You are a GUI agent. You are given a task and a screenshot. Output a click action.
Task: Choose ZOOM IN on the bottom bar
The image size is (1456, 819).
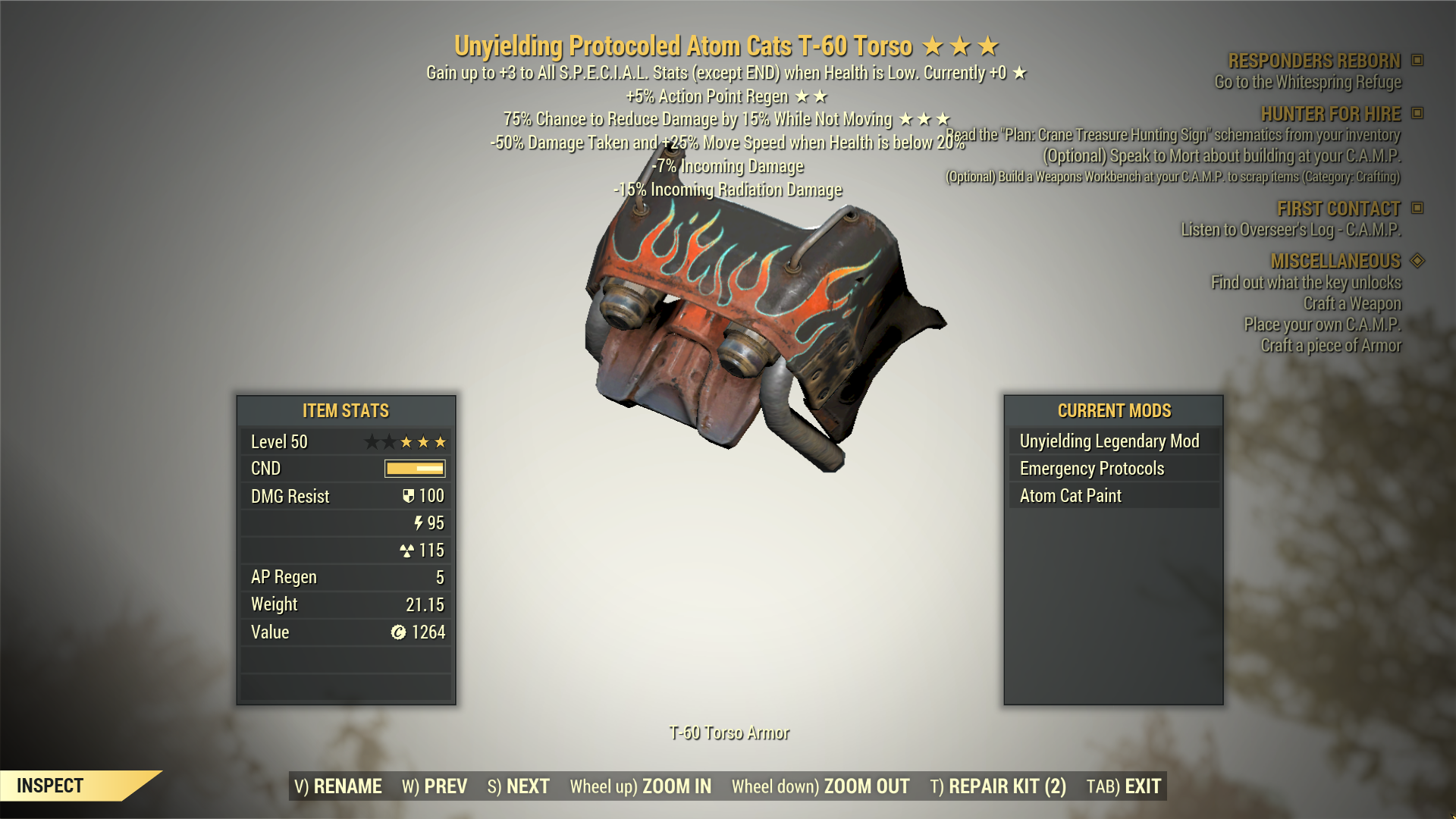pos(641,786)
